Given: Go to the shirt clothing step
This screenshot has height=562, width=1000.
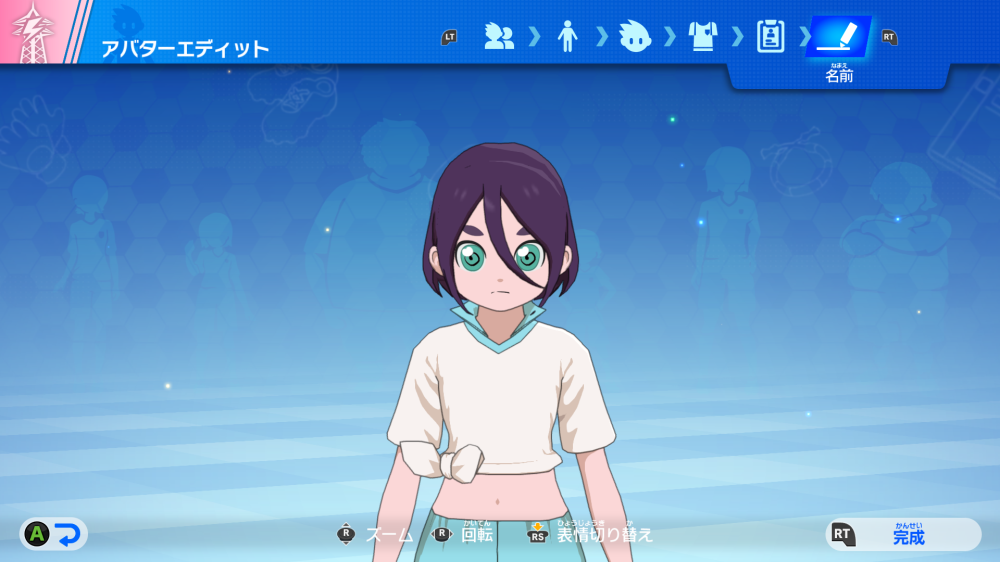Looking at the screenshot, I should [703, 37].
